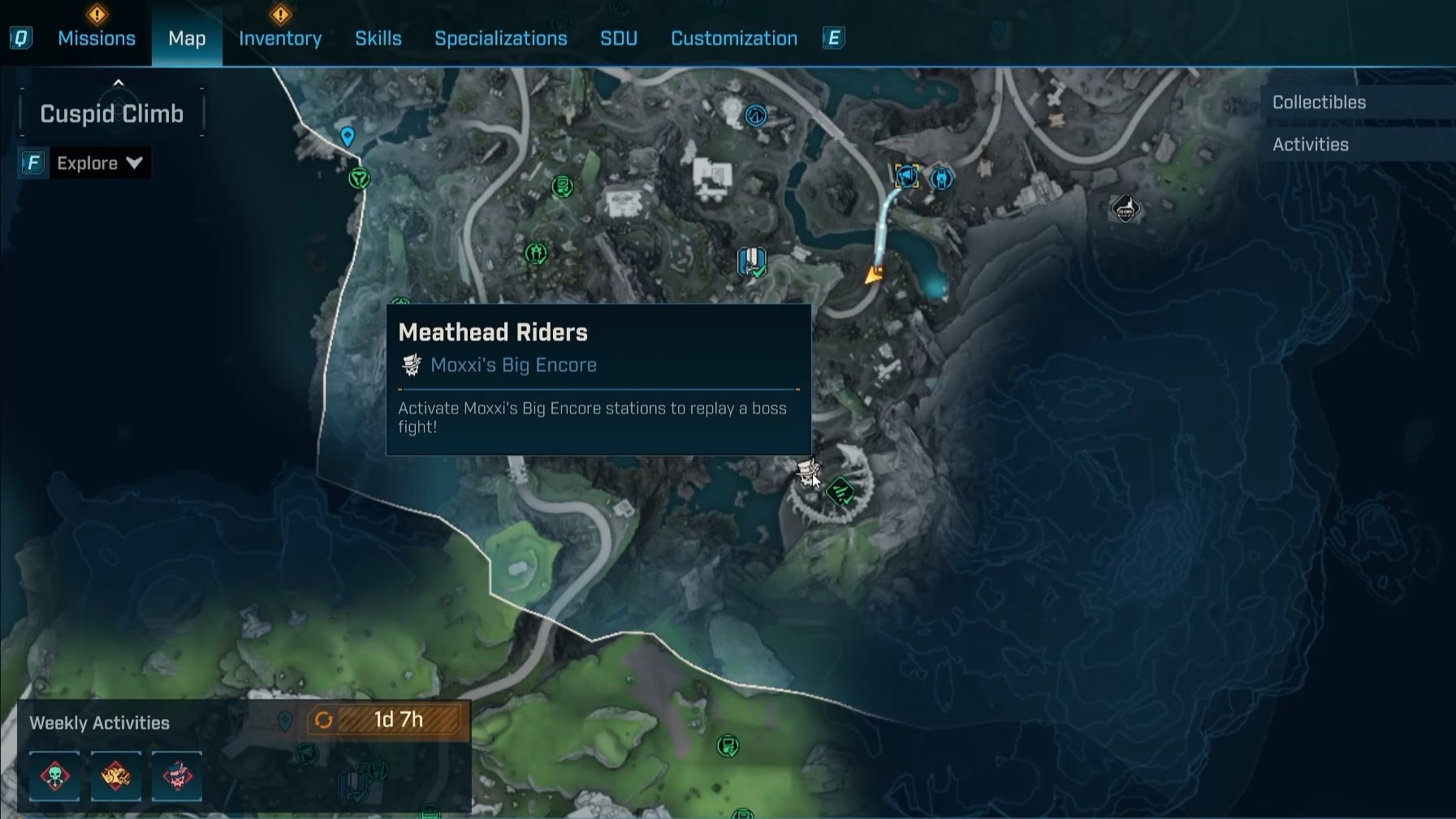Viewport: 1456px width, 819px height.
Task: Open the Explore filter dropdown
Action: tap(99, 163)
